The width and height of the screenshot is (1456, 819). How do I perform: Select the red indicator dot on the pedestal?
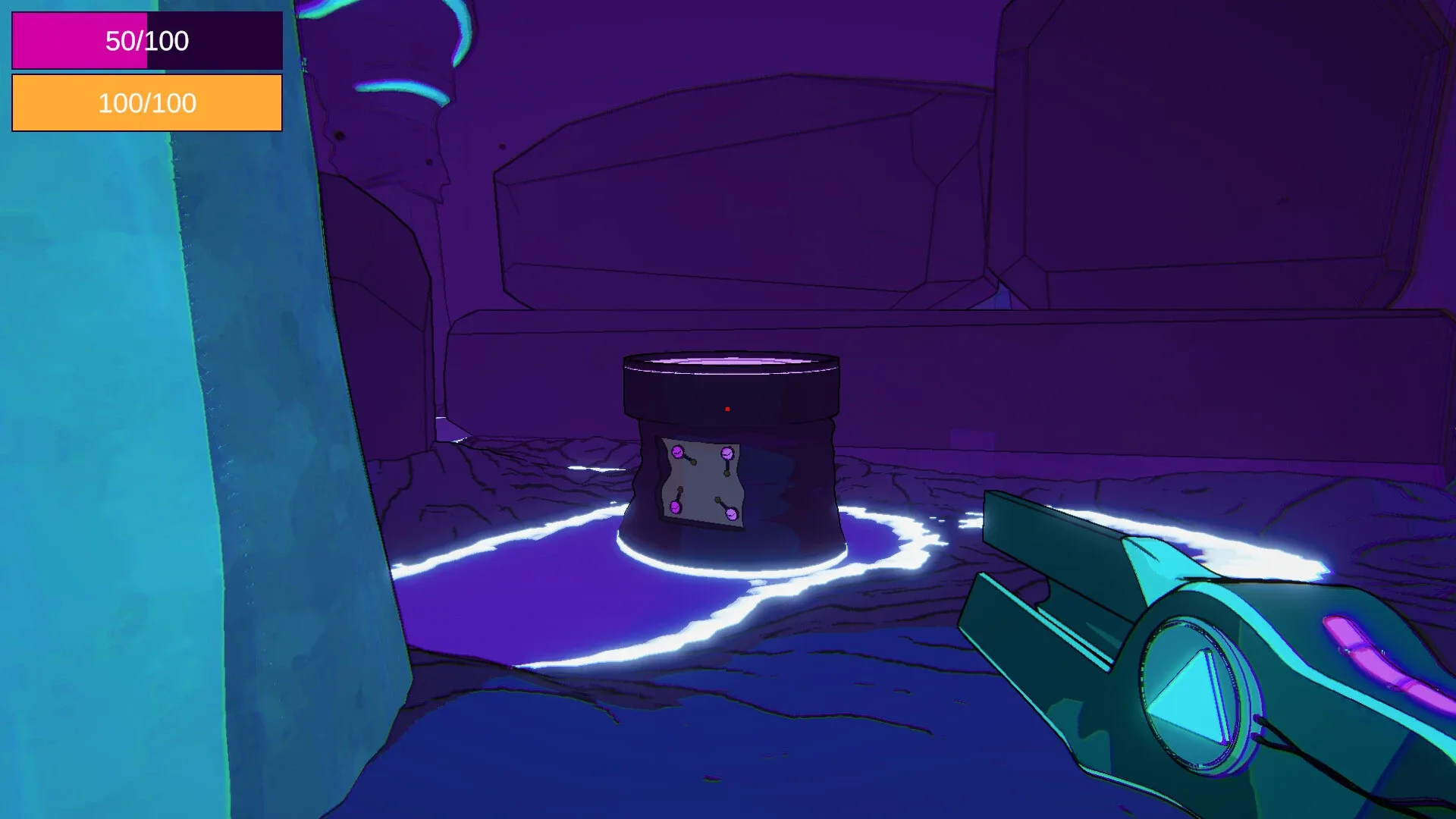[726, 407]
